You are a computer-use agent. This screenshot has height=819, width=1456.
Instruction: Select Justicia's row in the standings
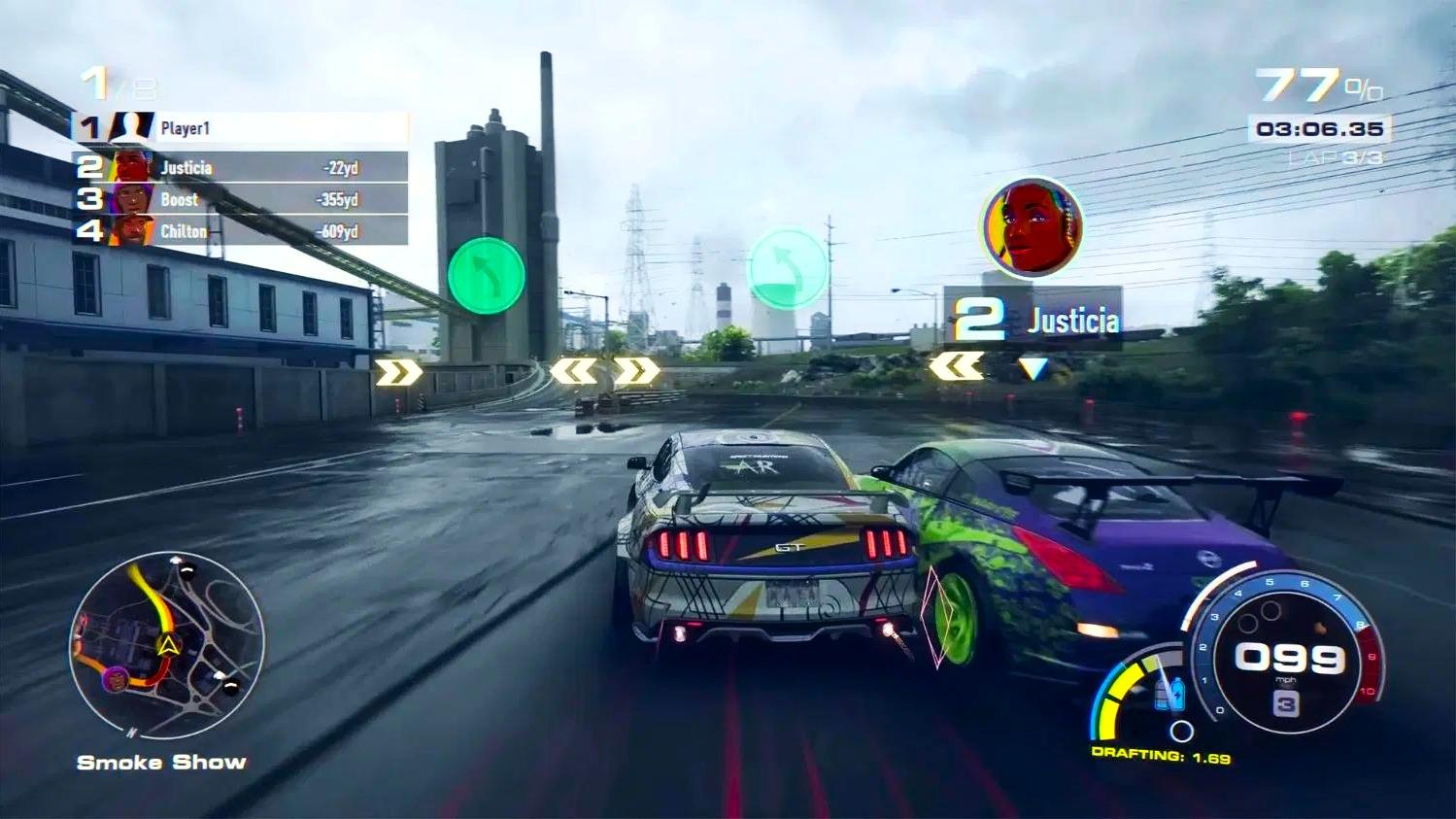[243, 167]
